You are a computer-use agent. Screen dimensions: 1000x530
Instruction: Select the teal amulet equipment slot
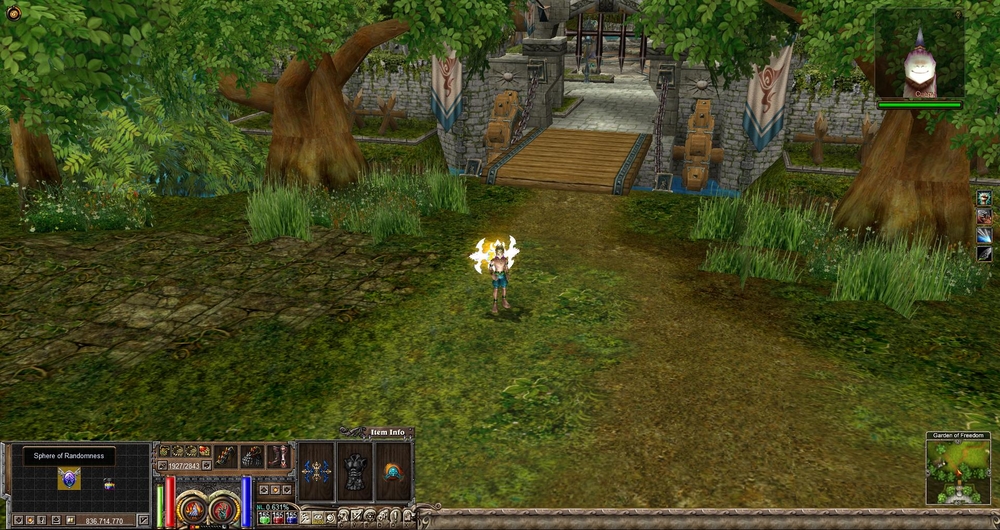(x=393, y=471)
